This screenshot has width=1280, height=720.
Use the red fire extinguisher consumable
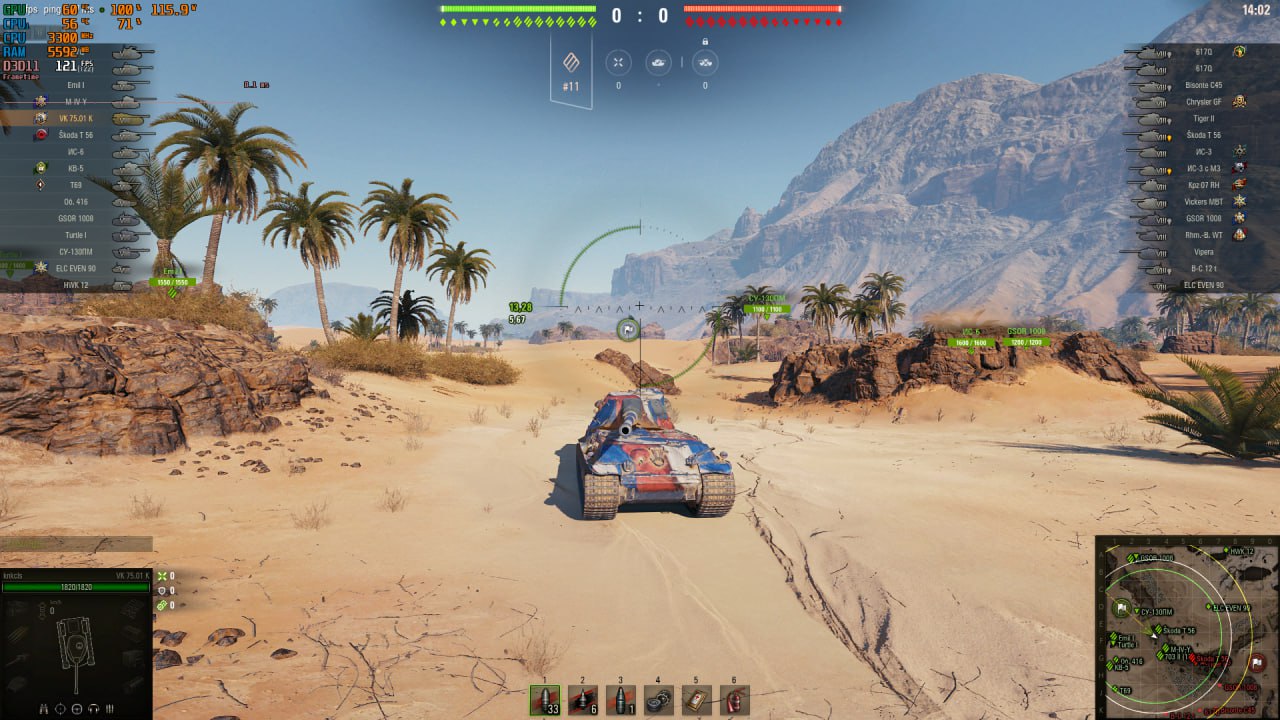point(735,700)
